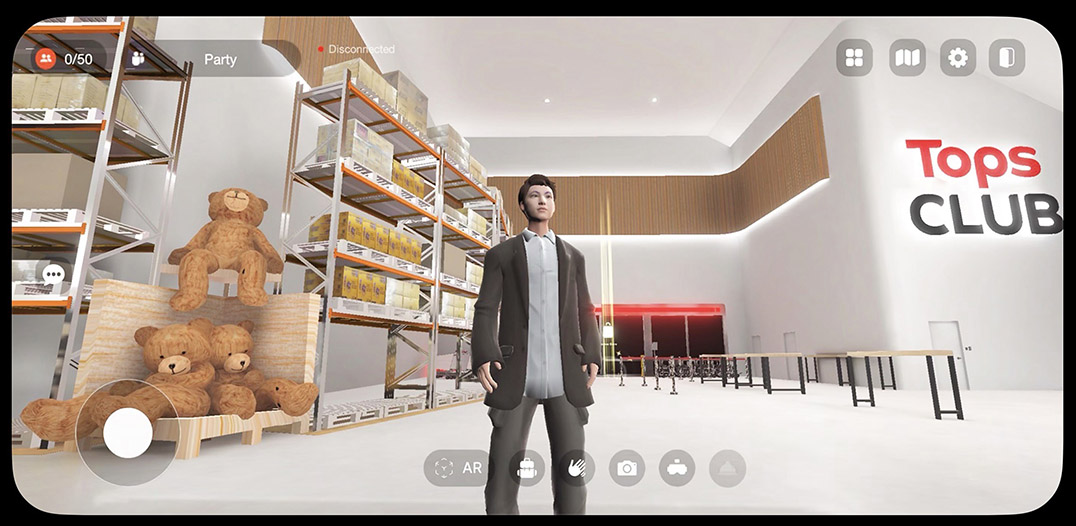The height and width of the screenshot is (526, 1076).
Task: Open the folded map
Action: [907, 58]
